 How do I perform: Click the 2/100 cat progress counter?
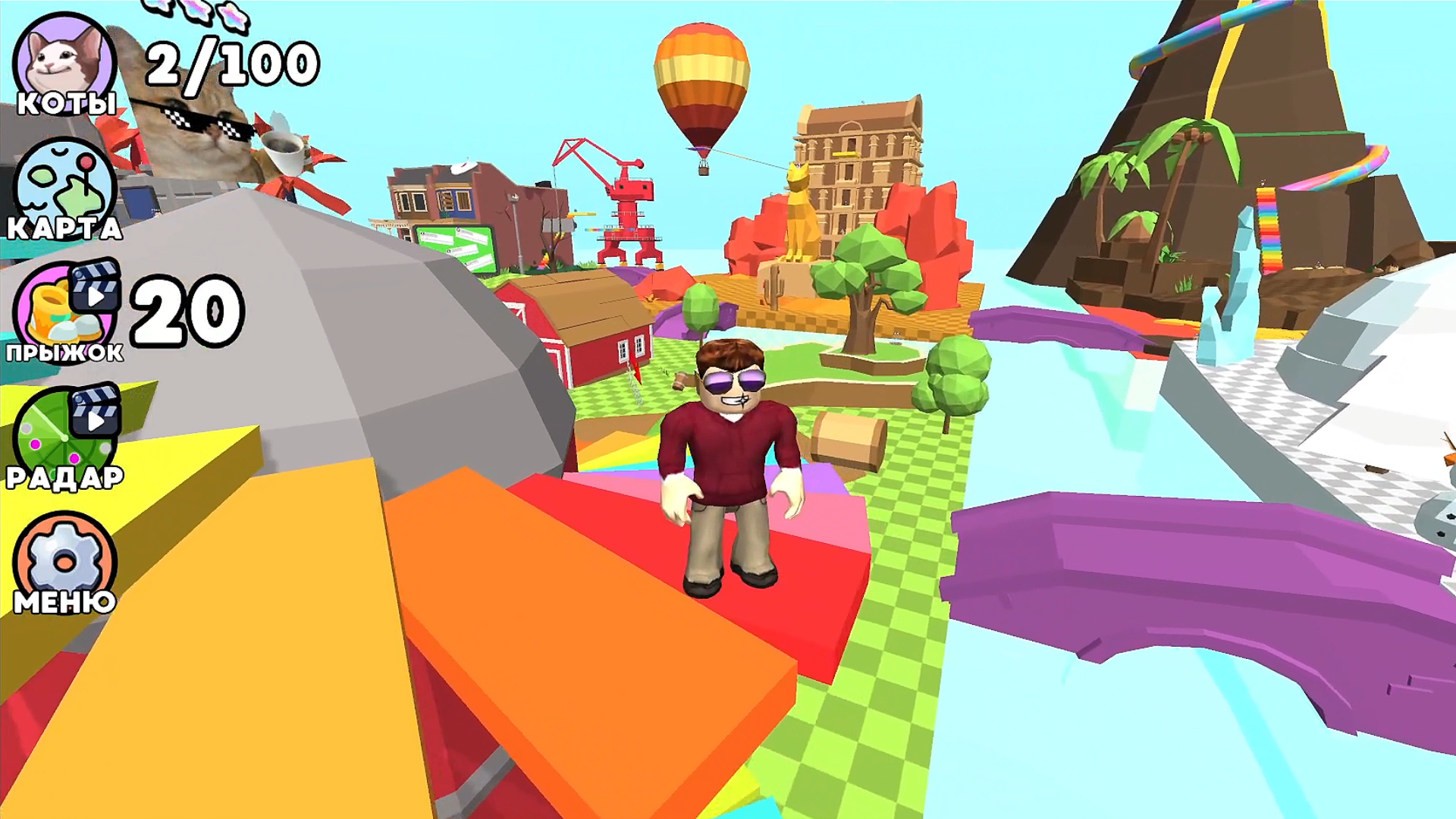[231, 64]
